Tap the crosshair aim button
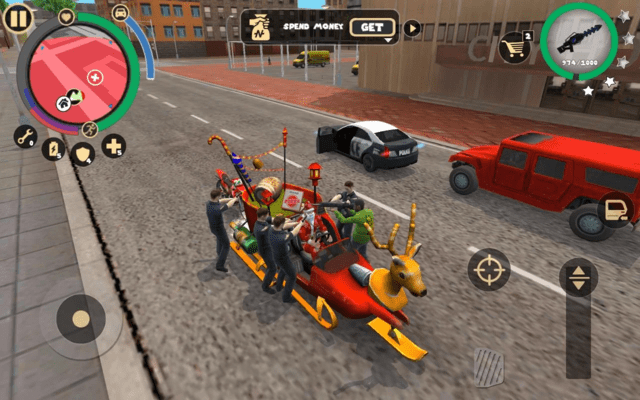 [x=489, y=269]
